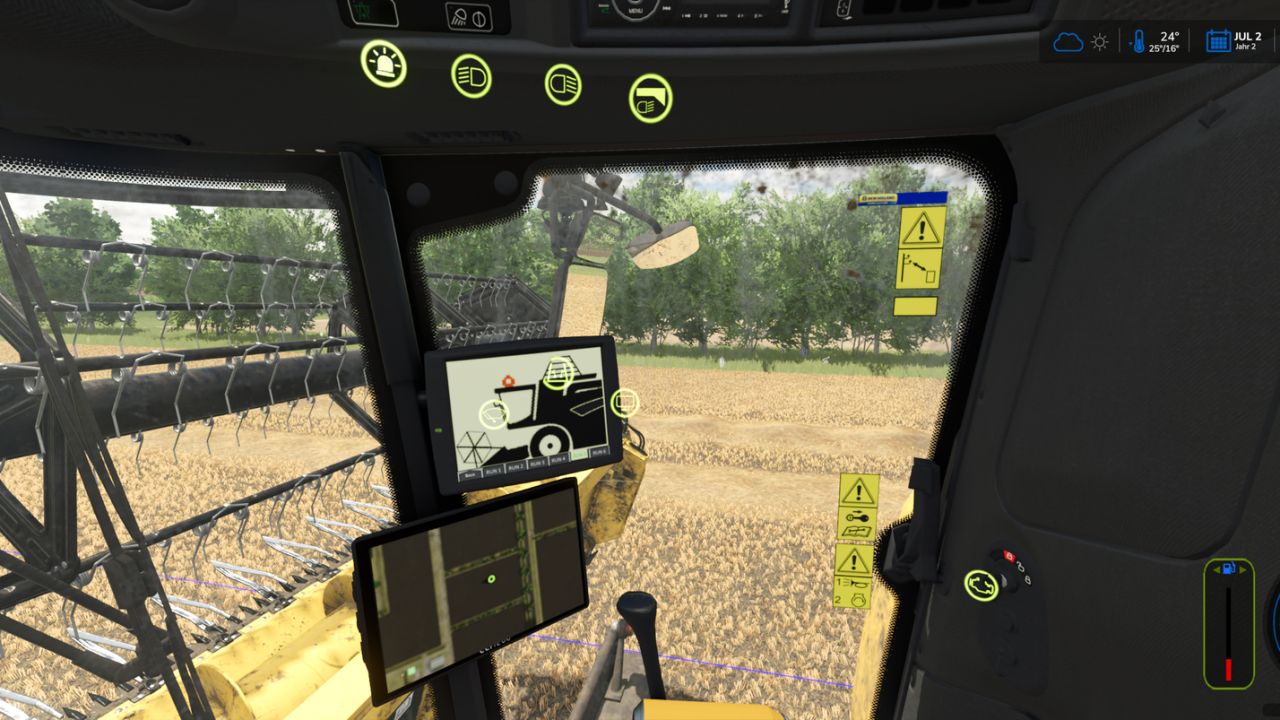This screenshot has width=1280, height=720.
Task: Activate the cab roof work light icon
Action: point(650,99)
